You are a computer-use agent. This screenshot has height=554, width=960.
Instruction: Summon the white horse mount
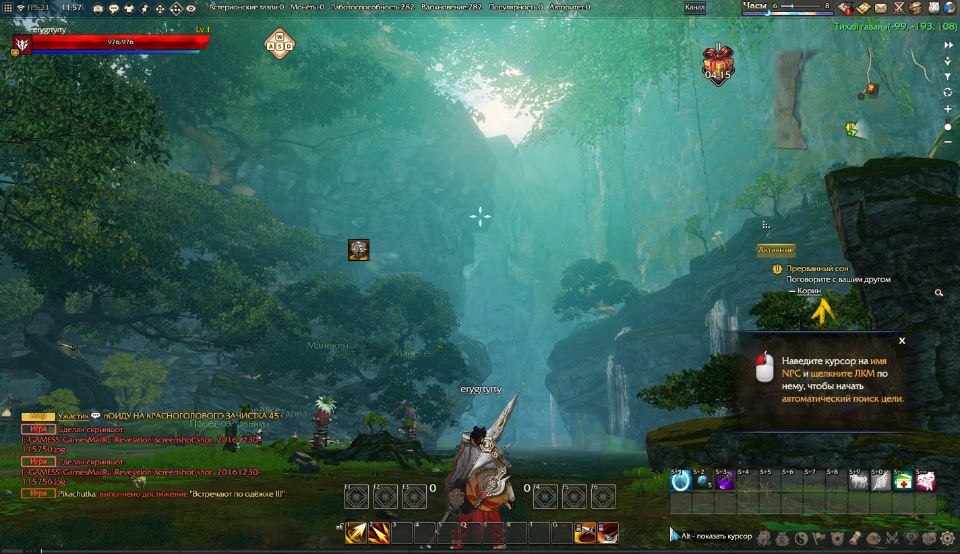coord(858,482)
